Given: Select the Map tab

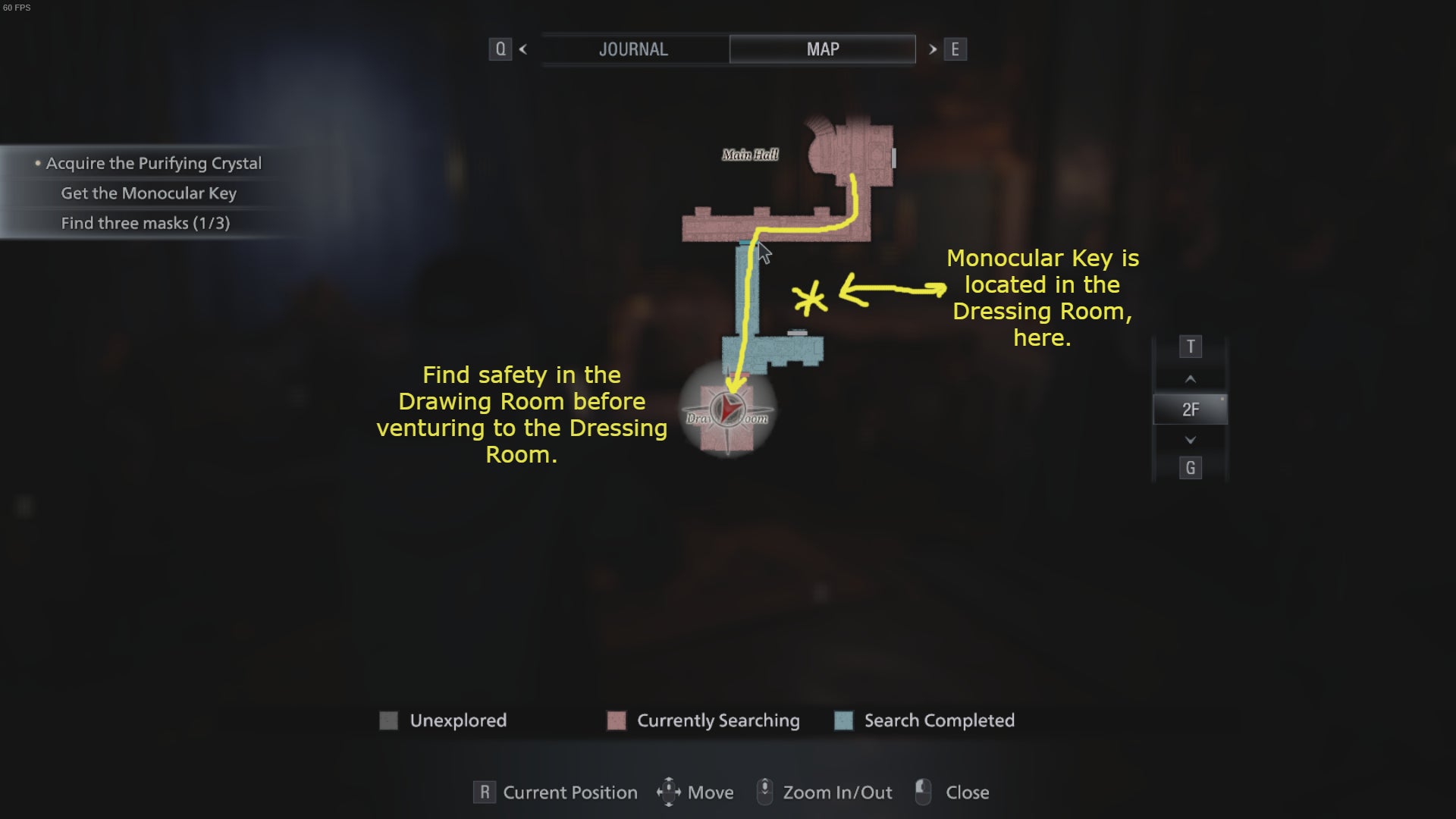Looking at the screenshot, I should click(823, 49).
